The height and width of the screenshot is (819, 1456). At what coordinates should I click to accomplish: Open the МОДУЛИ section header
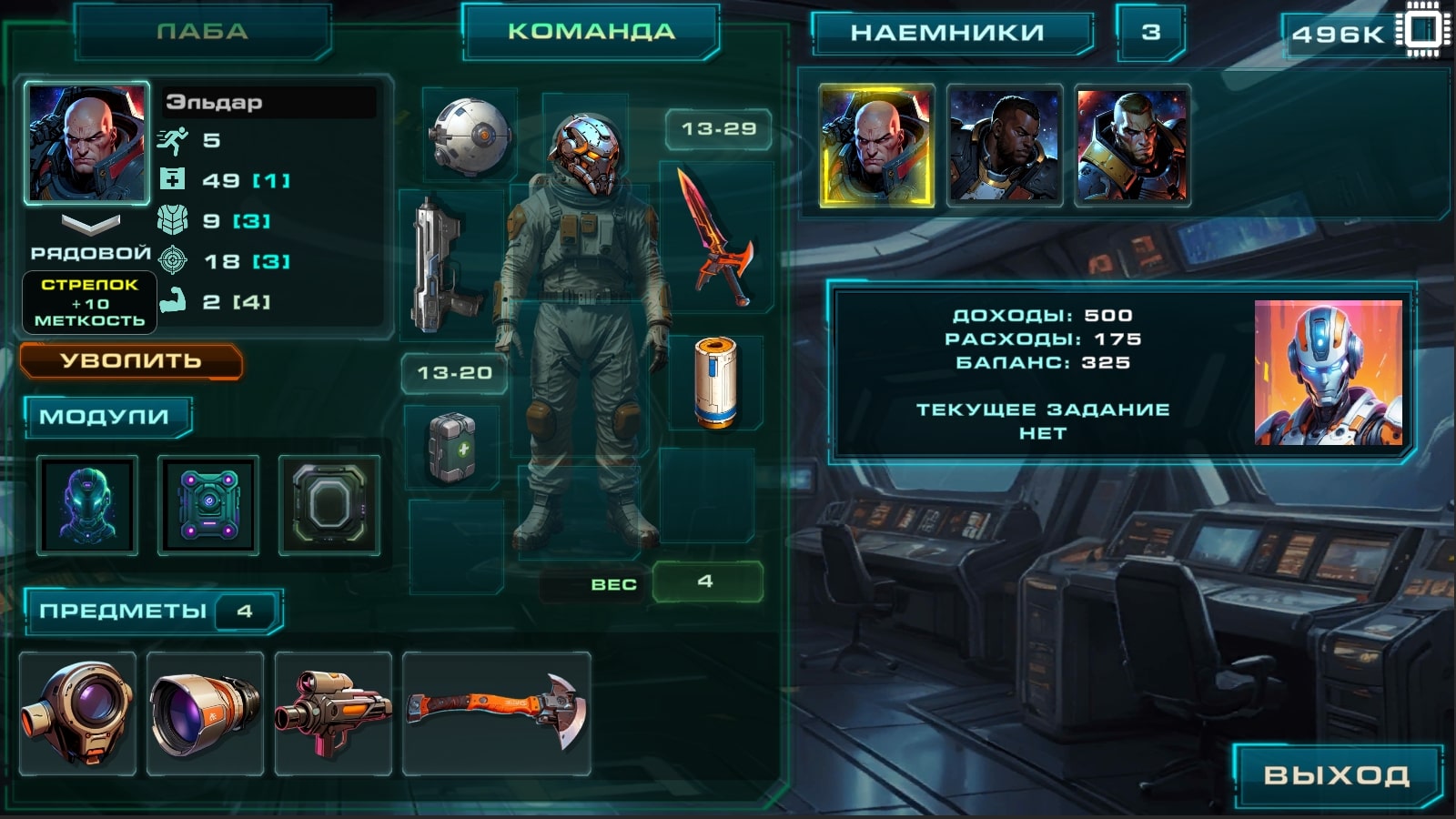tap(105, 416)
